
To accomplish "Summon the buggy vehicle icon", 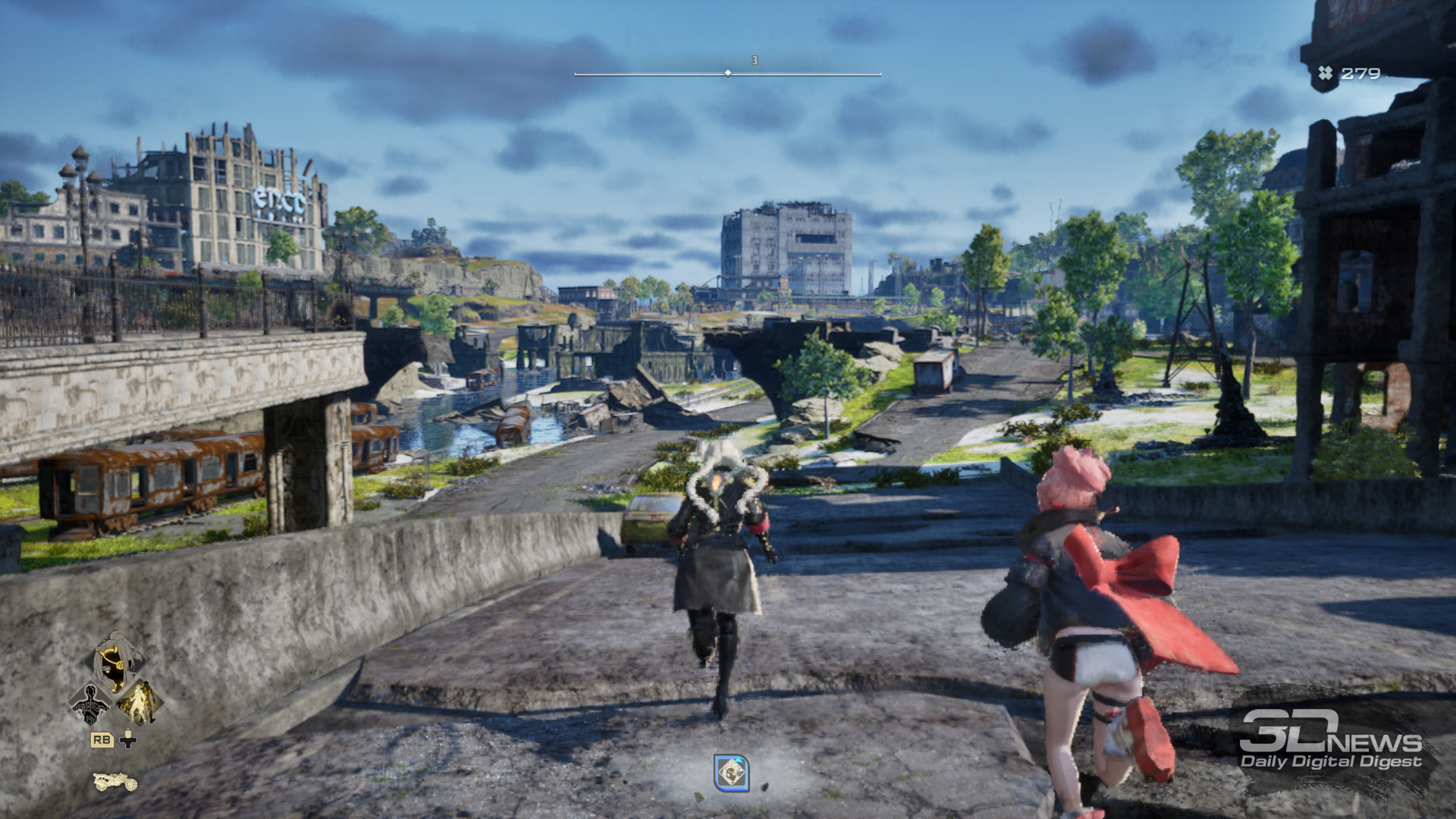I will (115, 781).
